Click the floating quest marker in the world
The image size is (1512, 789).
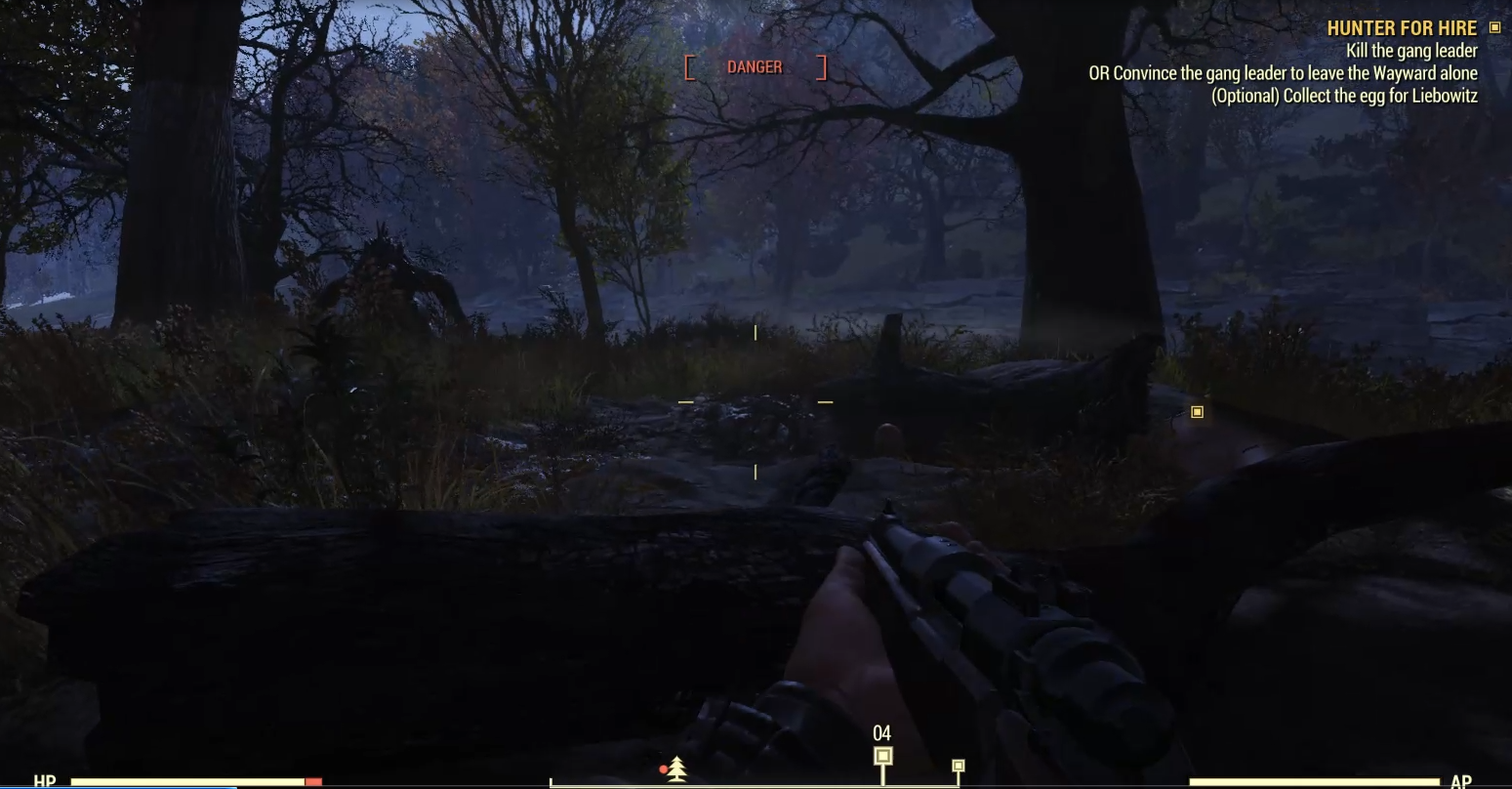(x=1197, y=411)
